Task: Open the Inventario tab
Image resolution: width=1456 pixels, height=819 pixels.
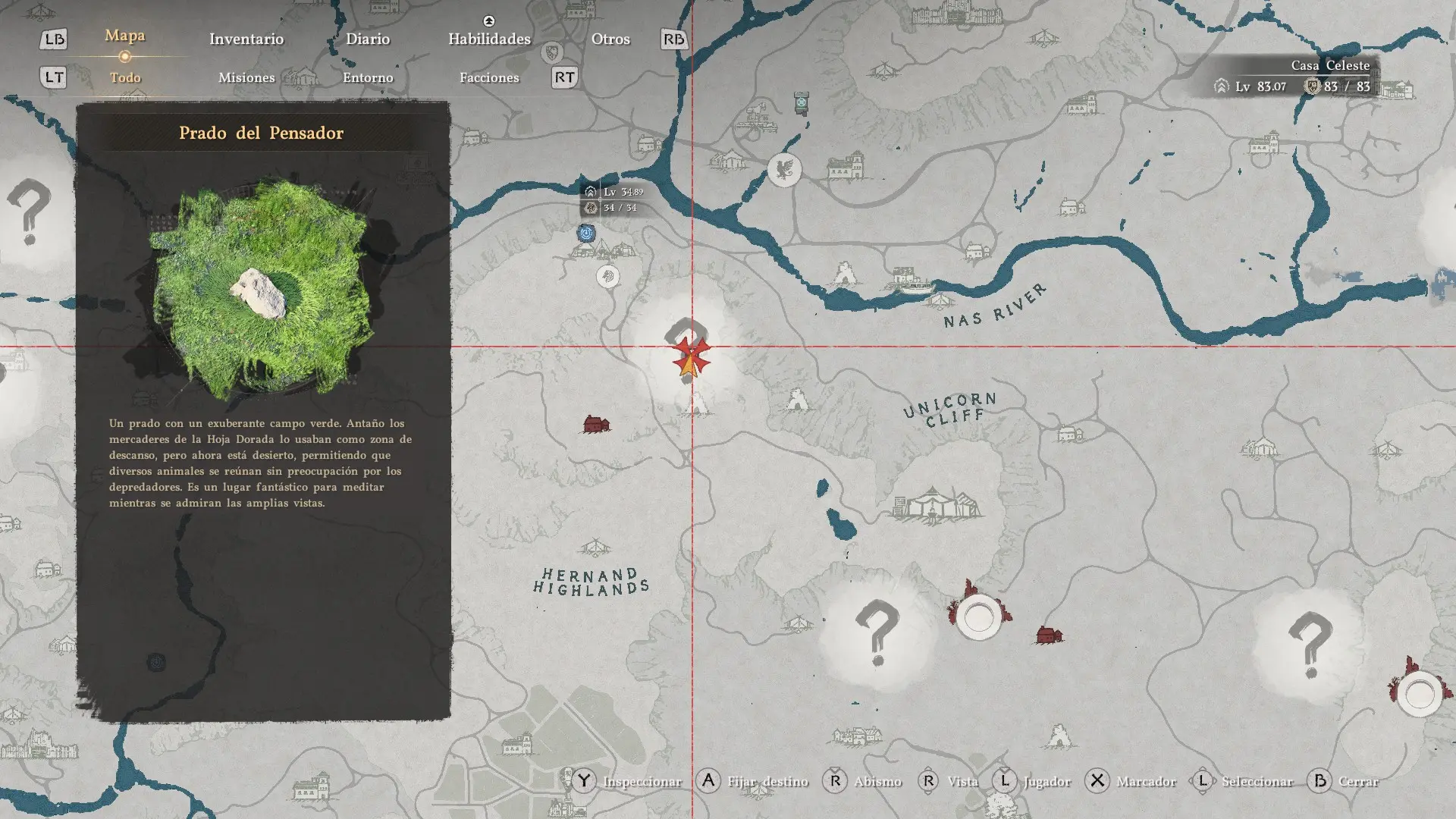Action: click(x=246, y=39)
